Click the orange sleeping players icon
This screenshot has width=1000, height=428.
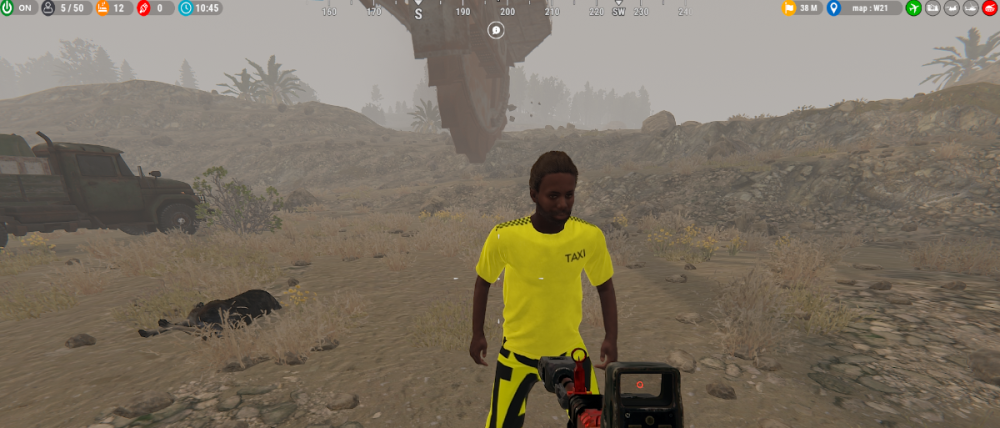click(x=103, y=8)
